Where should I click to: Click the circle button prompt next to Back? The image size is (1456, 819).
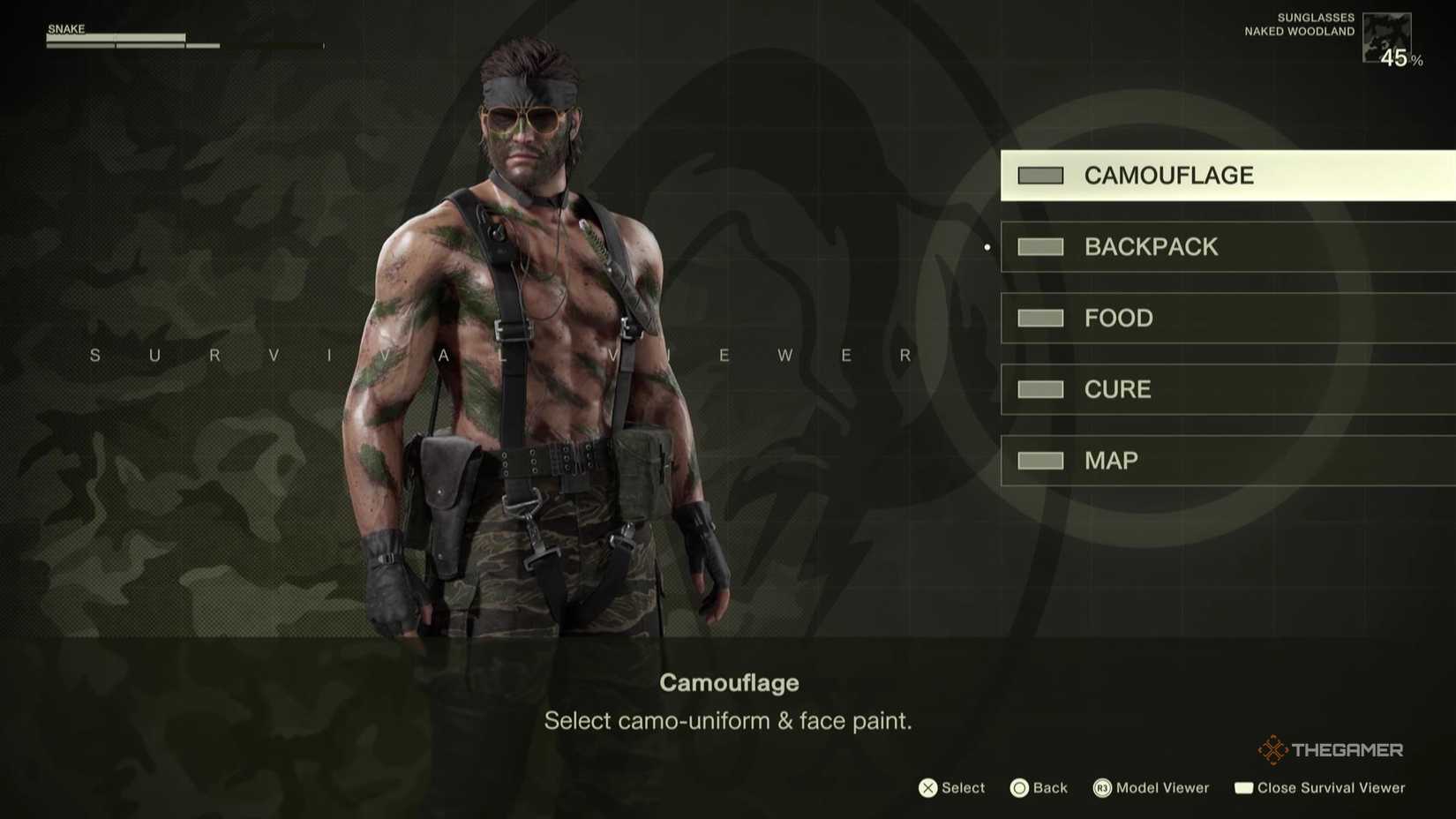point(1019,787)
